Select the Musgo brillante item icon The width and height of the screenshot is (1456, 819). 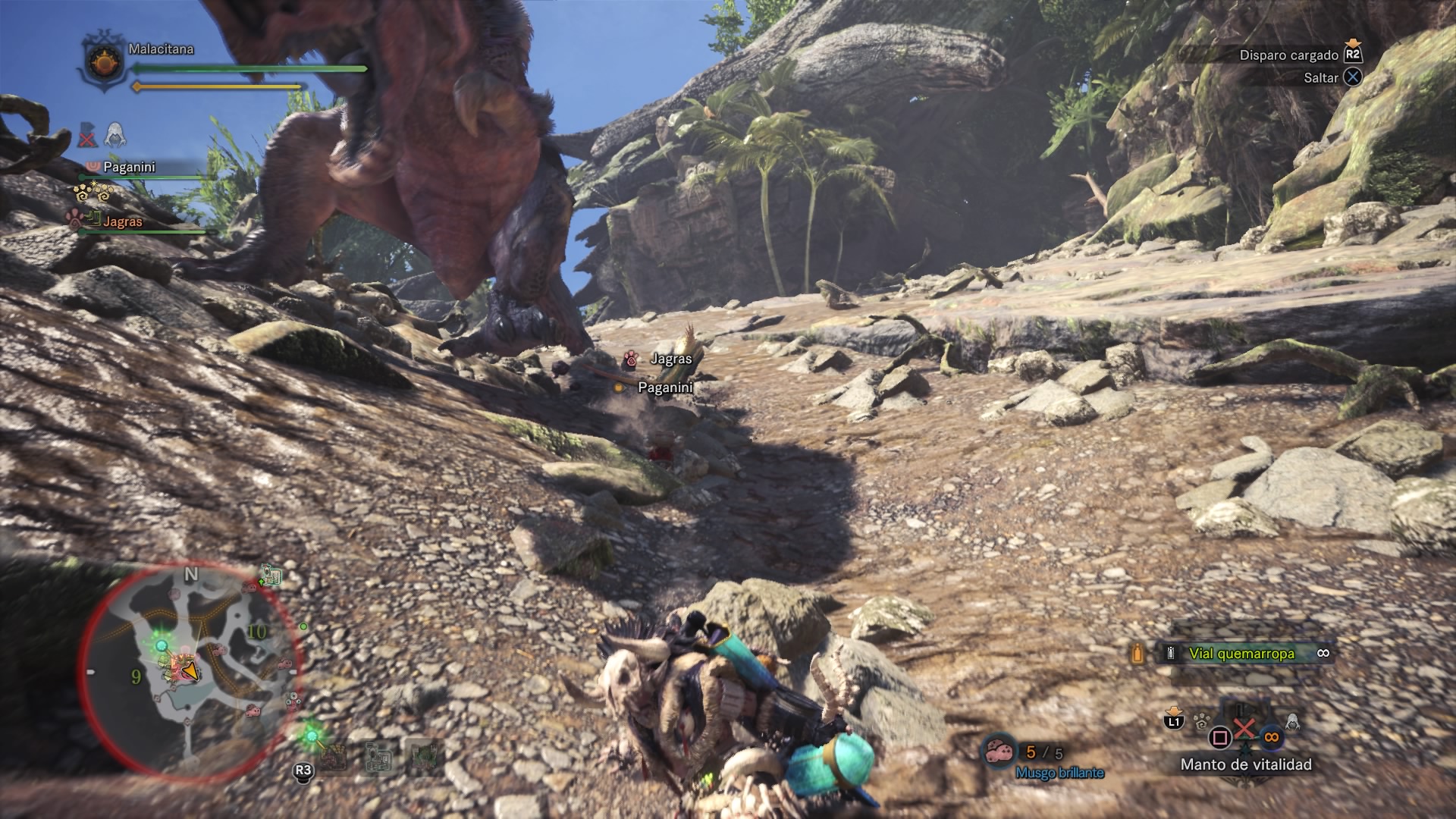click(999, 751)
